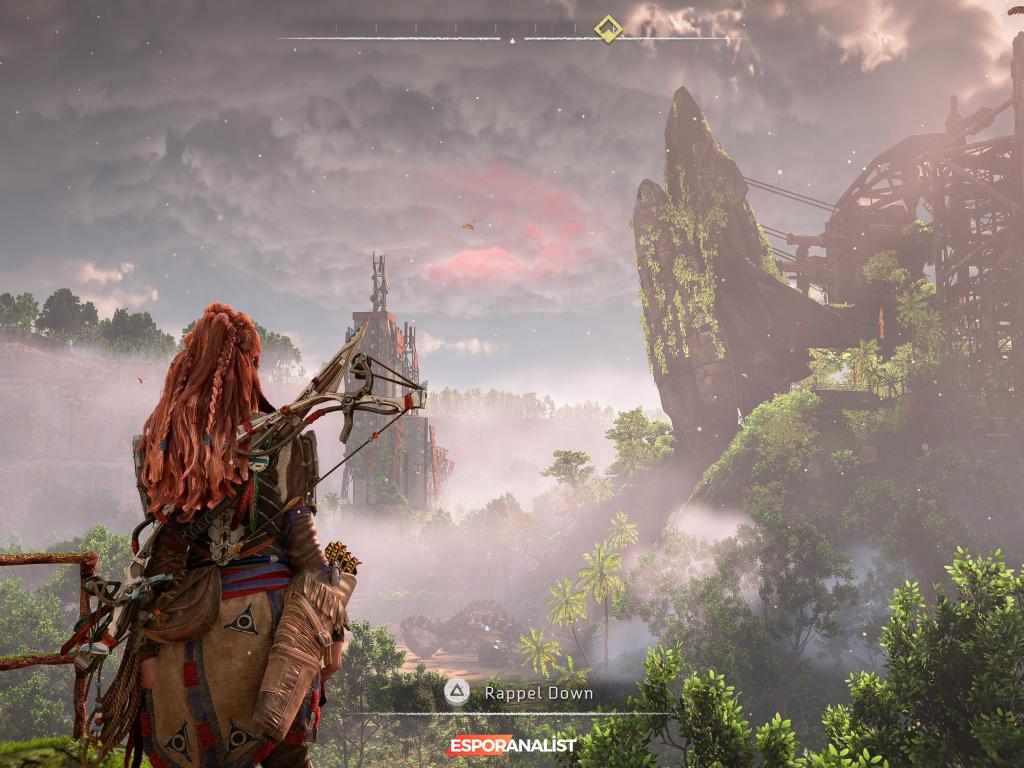Select the compass bar's center pointer
Image resolution: width=1024 pixels, height=768 pixels.
tap(512, 40)
